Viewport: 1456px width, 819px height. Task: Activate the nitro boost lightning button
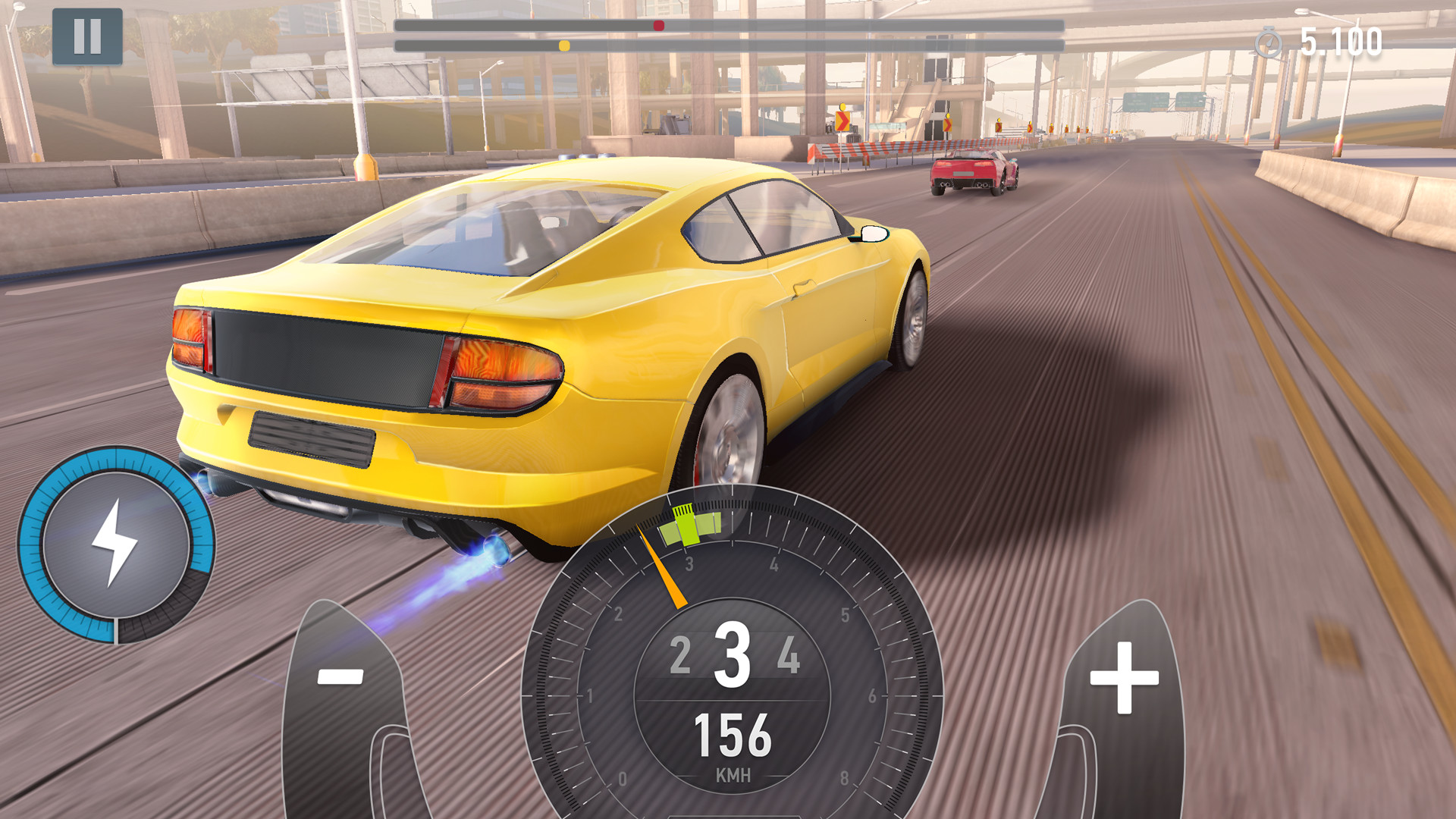click(115, 543)
